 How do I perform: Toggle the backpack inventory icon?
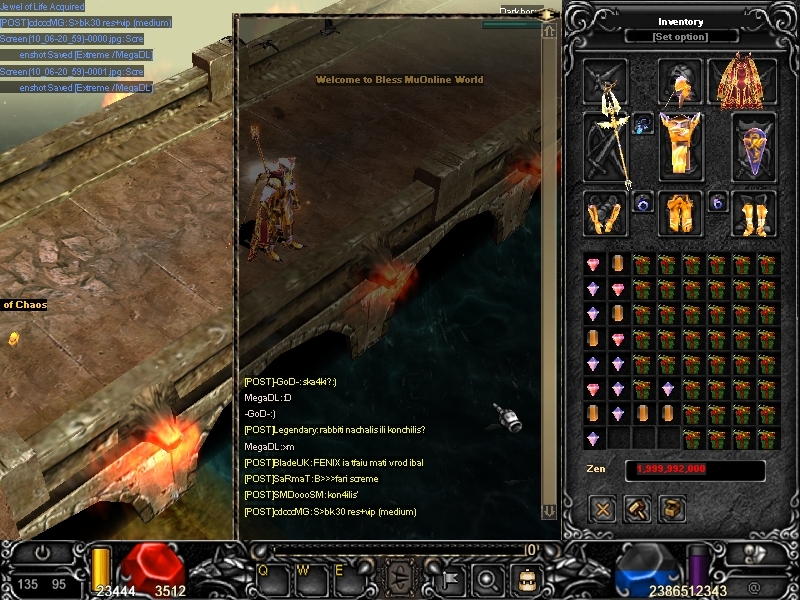tap(524, 577)
